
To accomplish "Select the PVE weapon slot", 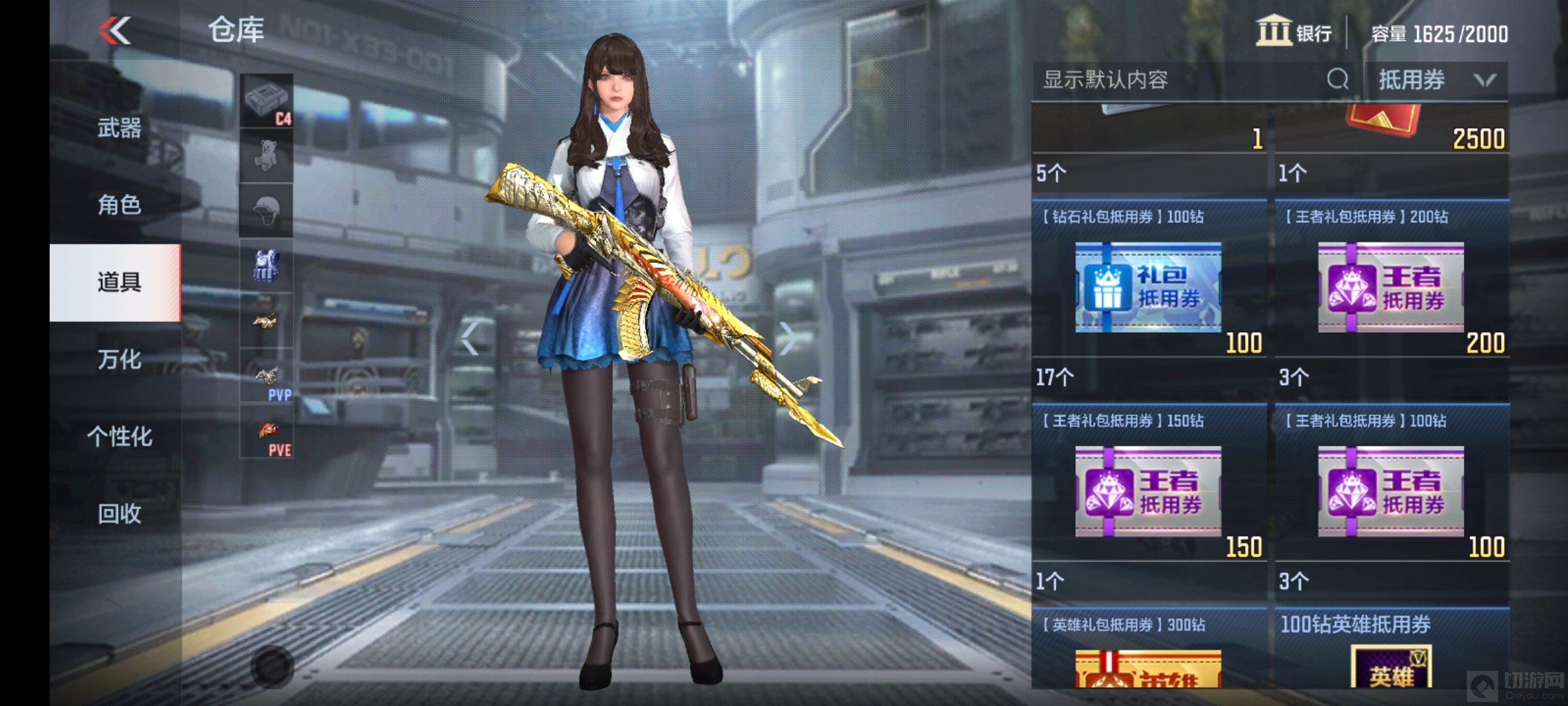I will pyautogui.click(x=267, y=431).
